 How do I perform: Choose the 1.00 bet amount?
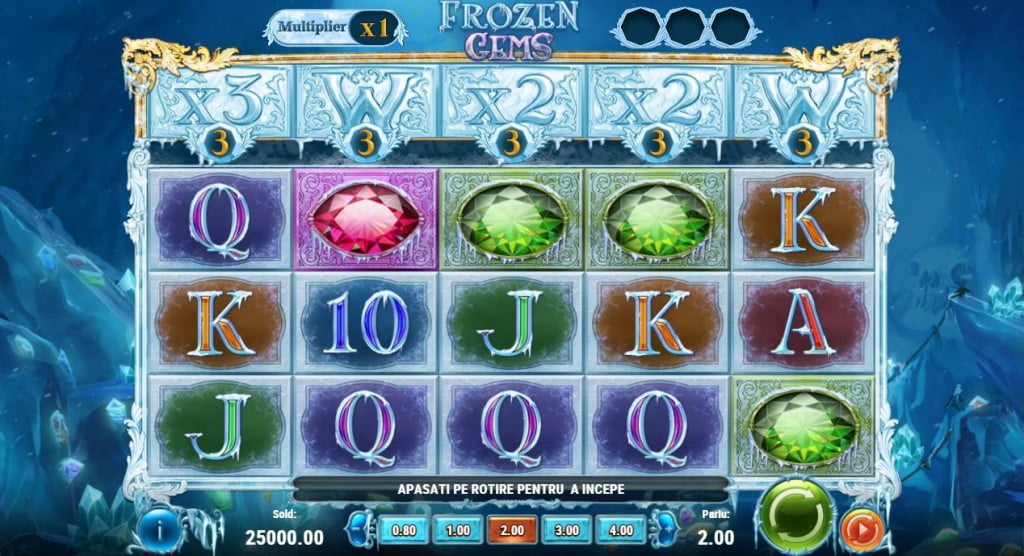click(x=458, y=530)
